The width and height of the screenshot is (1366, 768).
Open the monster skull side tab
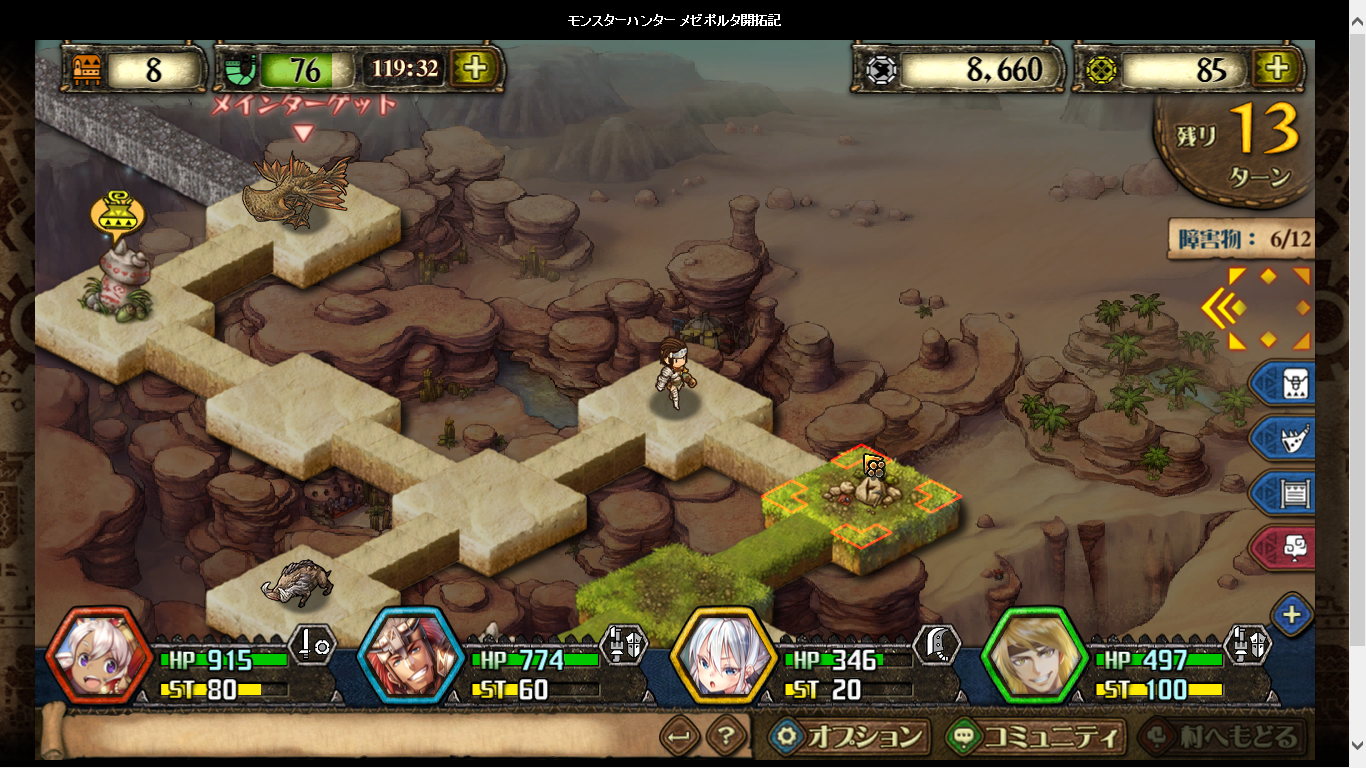(x=1284, y=438)
